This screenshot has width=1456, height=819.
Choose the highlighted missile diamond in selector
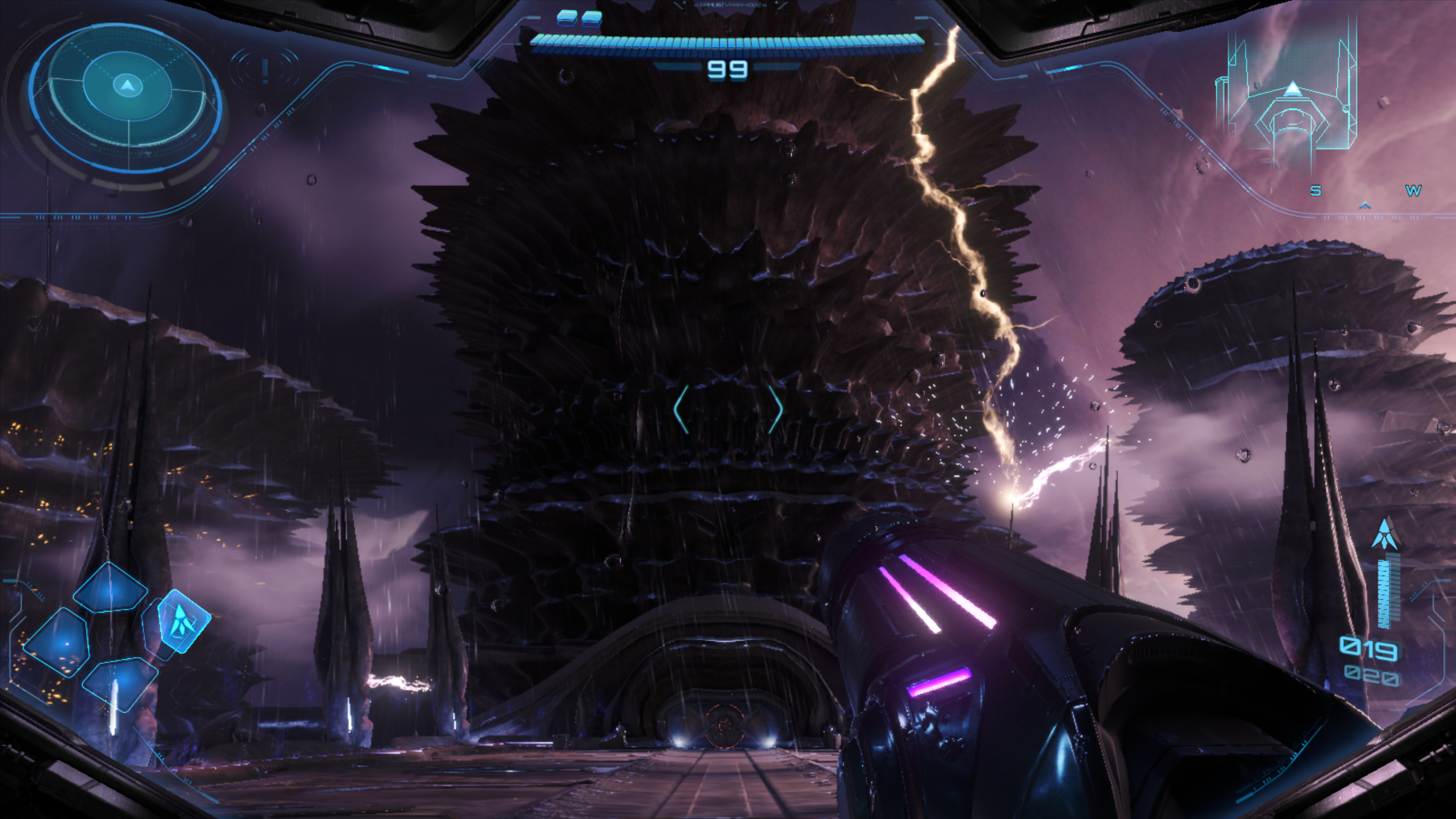[182, 621]
